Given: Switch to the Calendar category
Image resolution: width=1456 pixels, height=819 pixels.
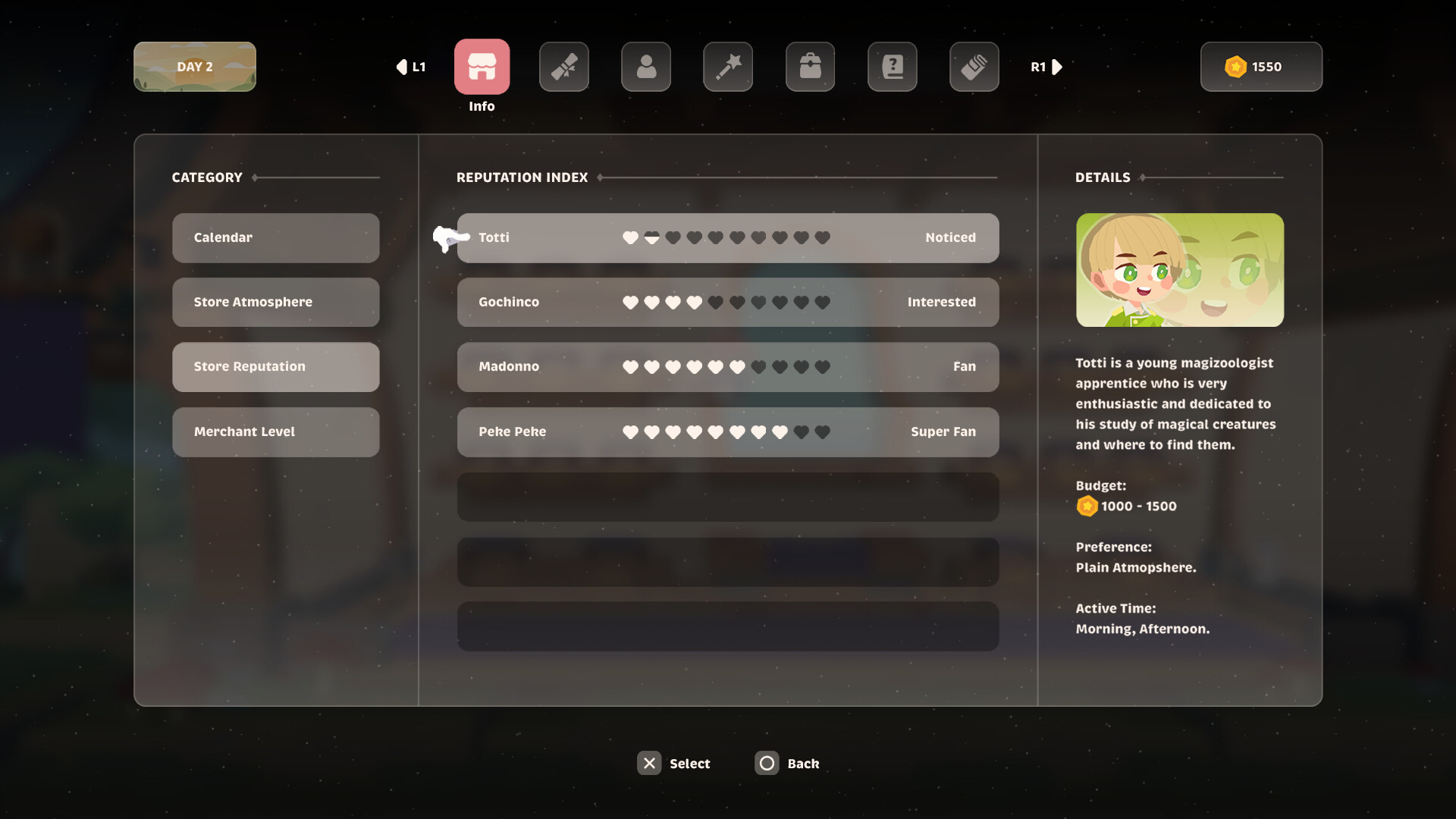Looking at the screenshot, I should coord(275,237).
